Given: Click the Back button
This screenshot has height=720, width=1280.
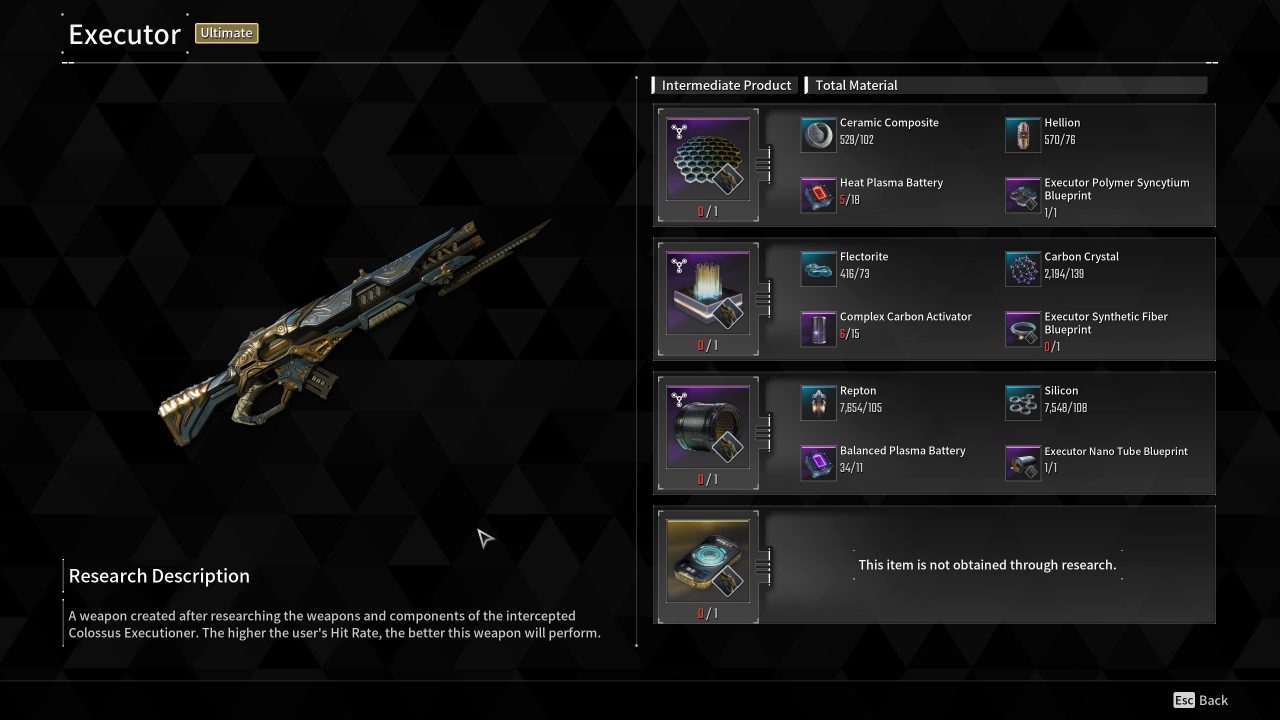Looking at the screenshot, I should click(1200, 700).
